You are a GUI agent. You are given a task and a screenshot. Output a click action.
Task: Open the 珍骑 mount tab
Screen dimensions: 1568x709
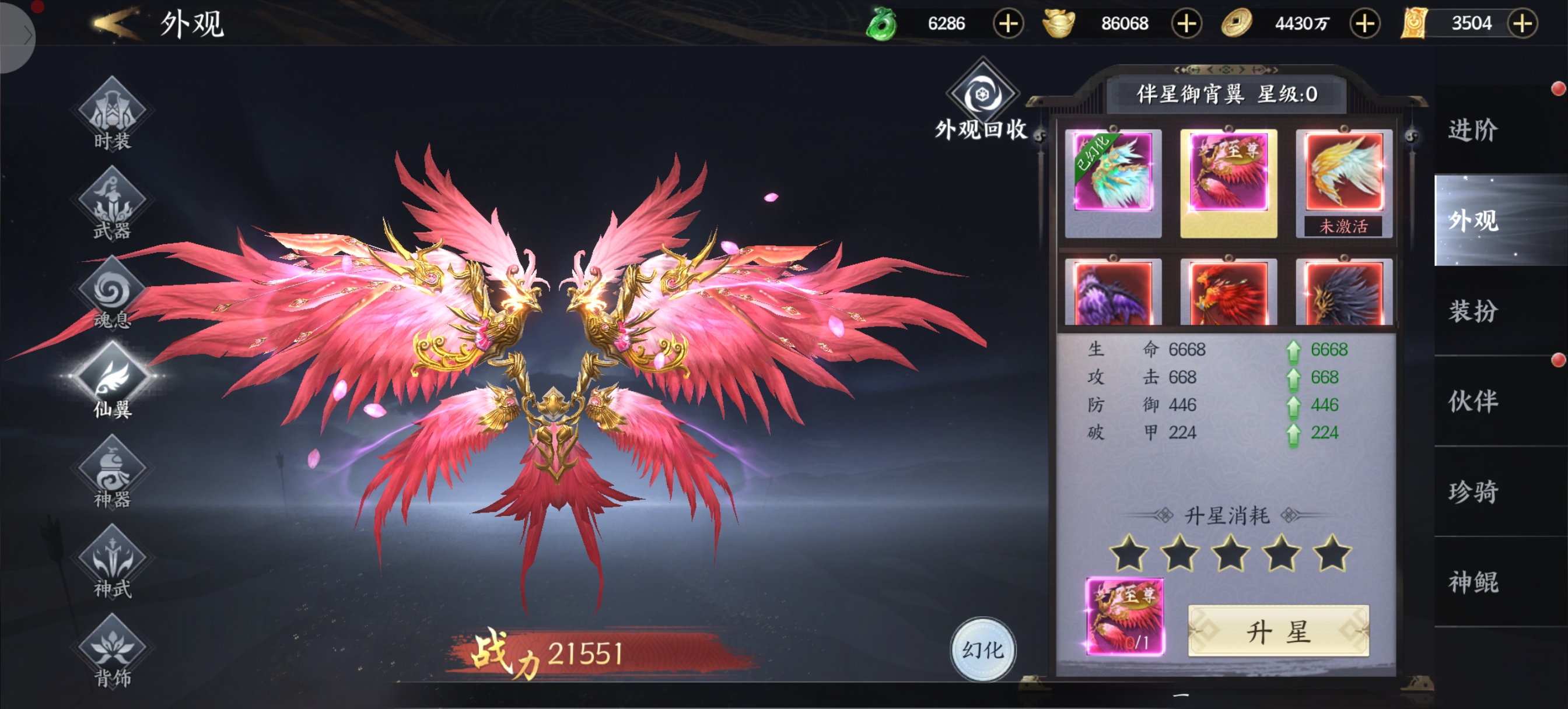[x=1473, y=492]
